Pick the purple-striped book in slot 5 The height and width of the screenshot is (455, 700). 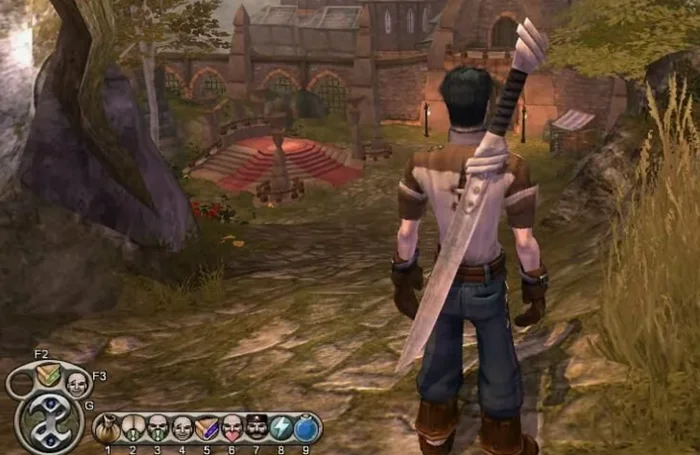pyautogui.click(x=207, y=428)
